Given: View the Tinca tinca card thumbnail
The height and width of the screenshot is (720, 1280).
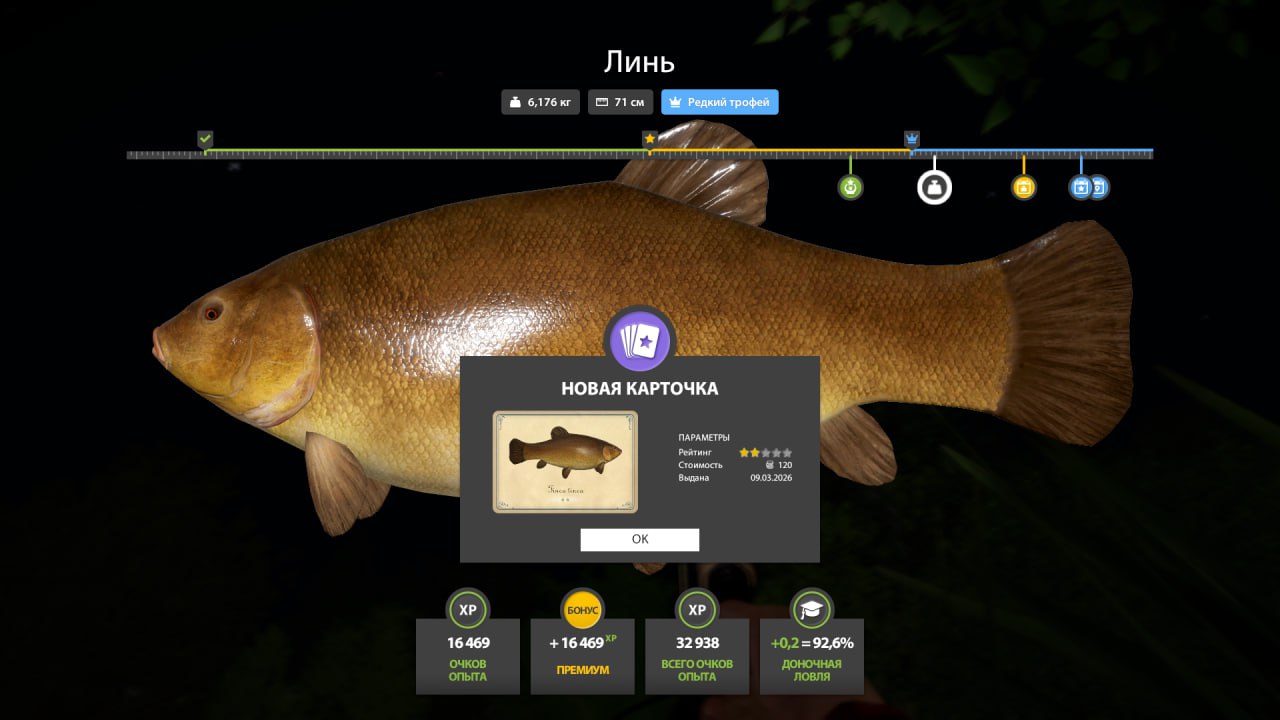Looking at the screenshot, I should point(565,462).
